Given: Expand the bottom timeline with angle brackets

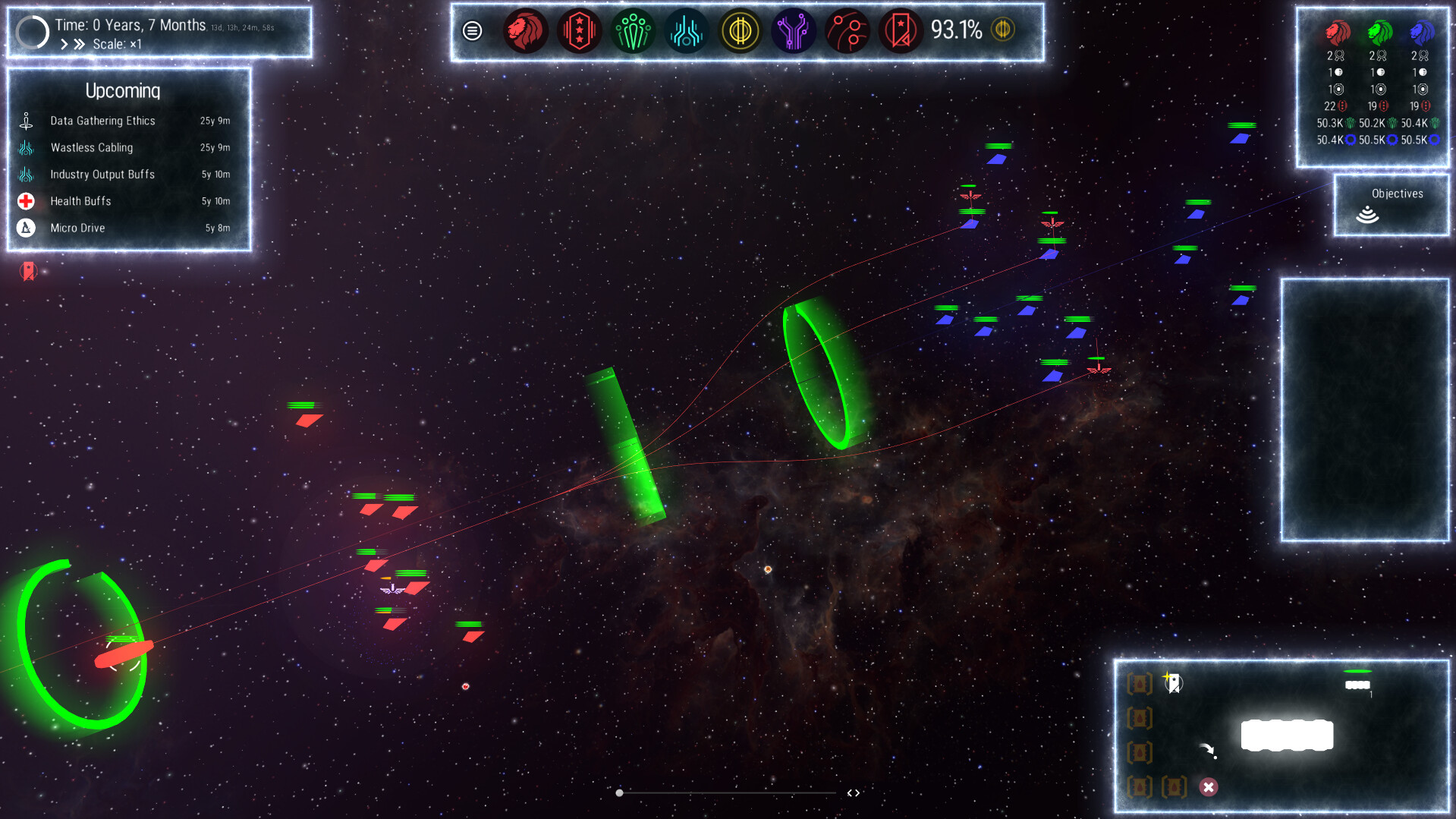Looking at the screenshot, I should [x=853, y=792].
